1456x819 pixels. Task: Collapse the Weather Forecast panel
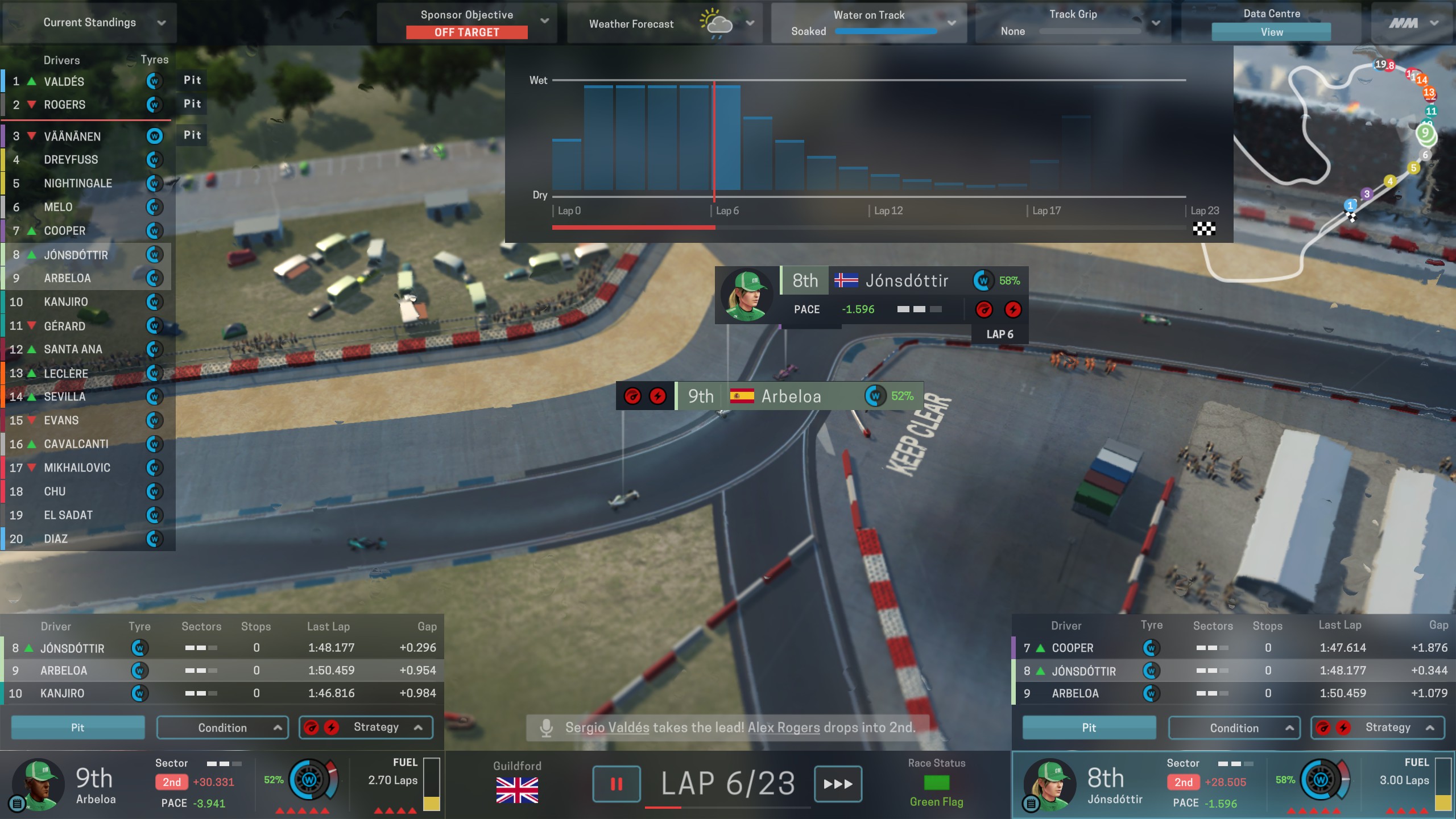coord(750,23)
